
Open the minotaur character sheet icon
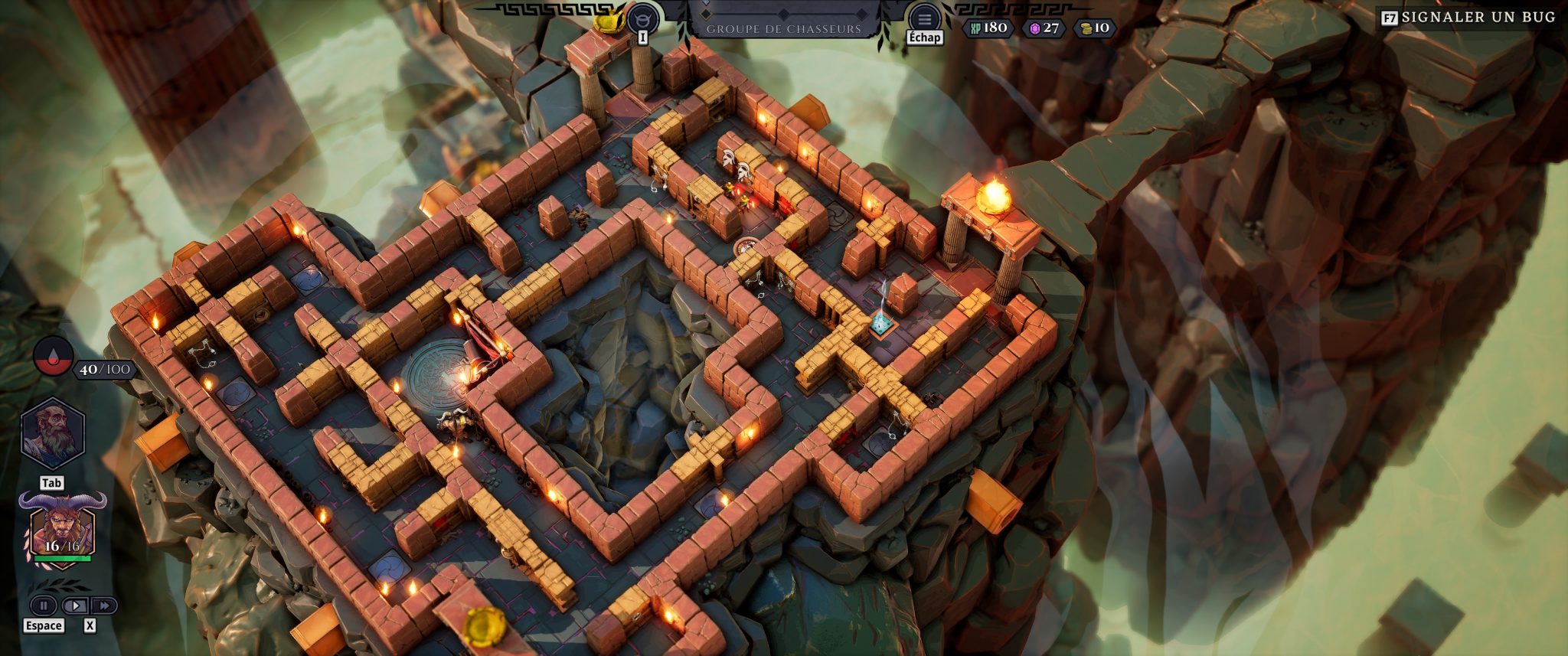[x=642, y=17]
